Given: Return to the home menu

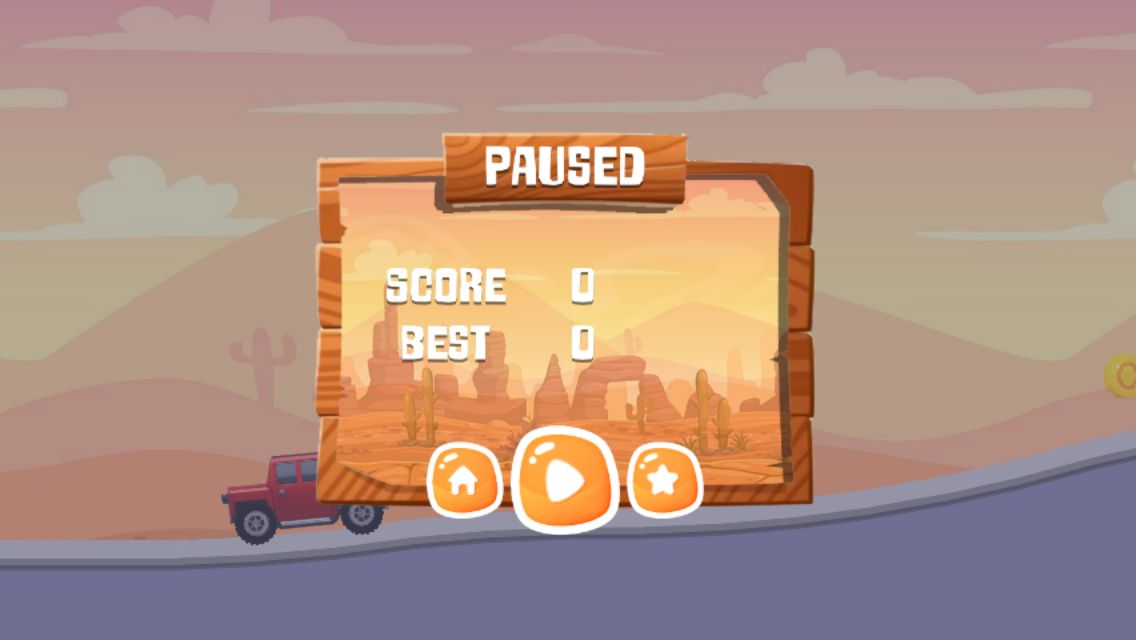Looking at the screenshot, I should (463, 481).
